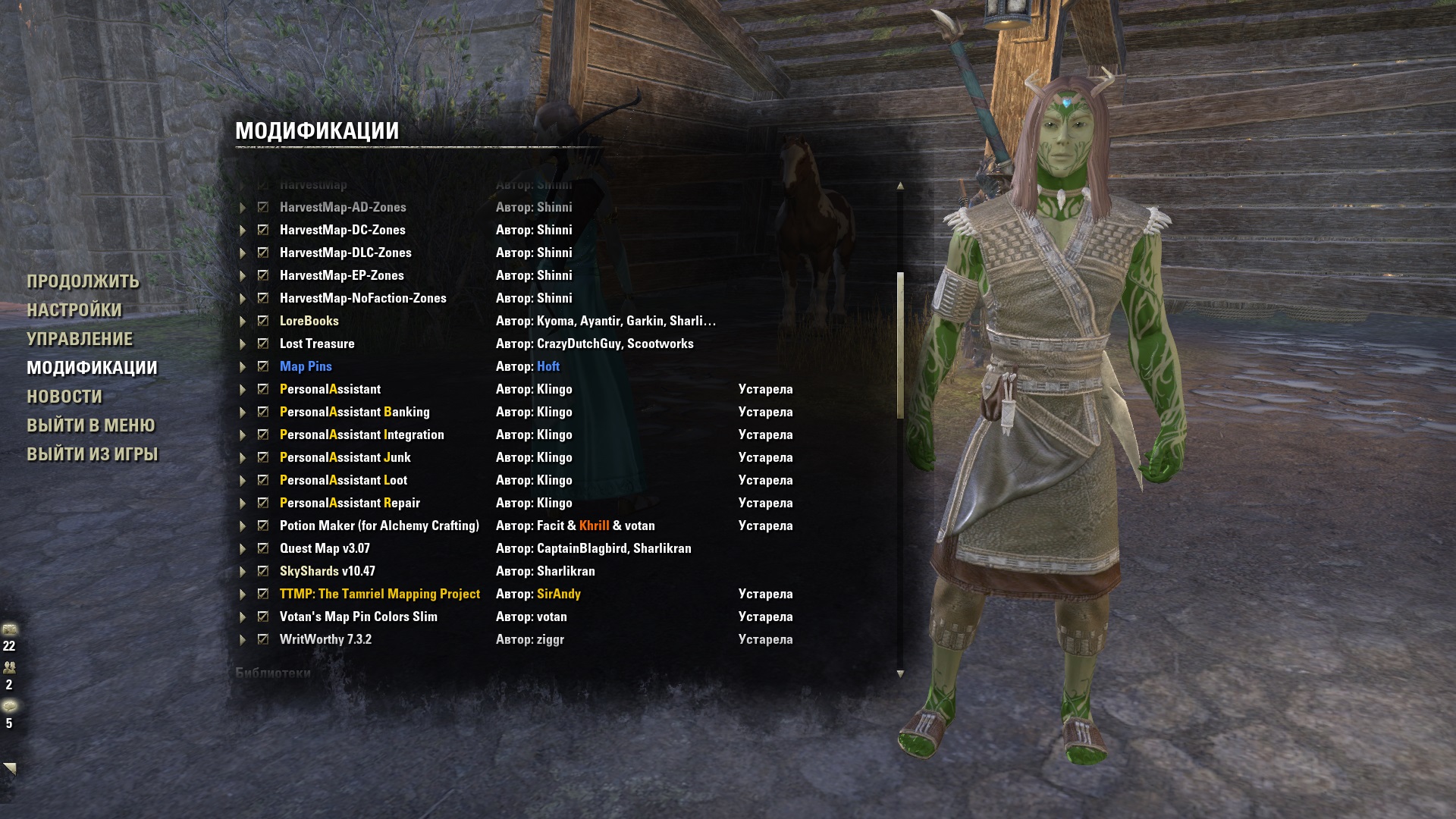1456x819 pixels.
Task: Uncheck Votan's Map Pin Colors Slim
Action: click(x=263, y=617)
